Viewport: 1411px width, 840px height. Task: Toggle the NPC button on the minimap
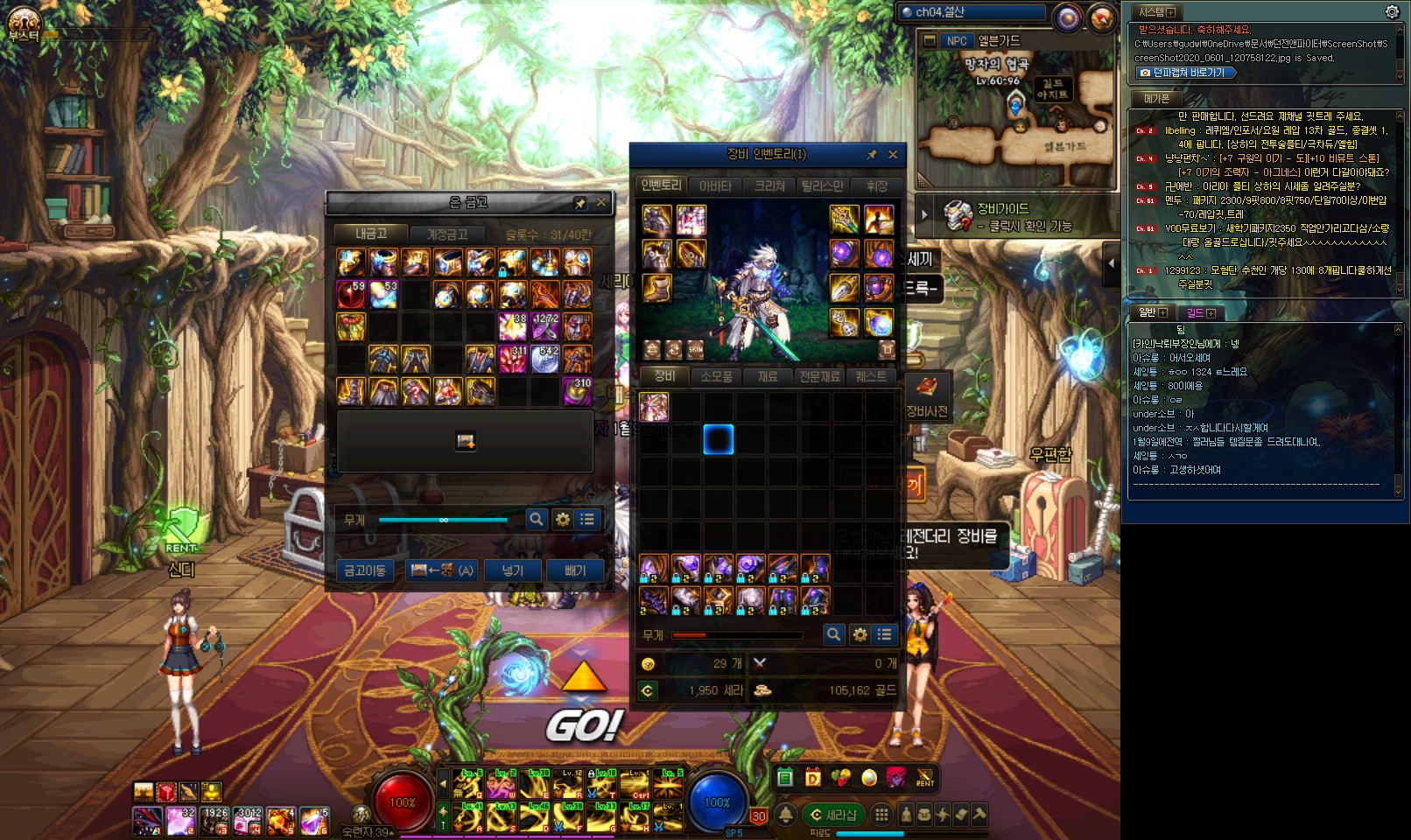pyautogui.click(x=957, y=41)
